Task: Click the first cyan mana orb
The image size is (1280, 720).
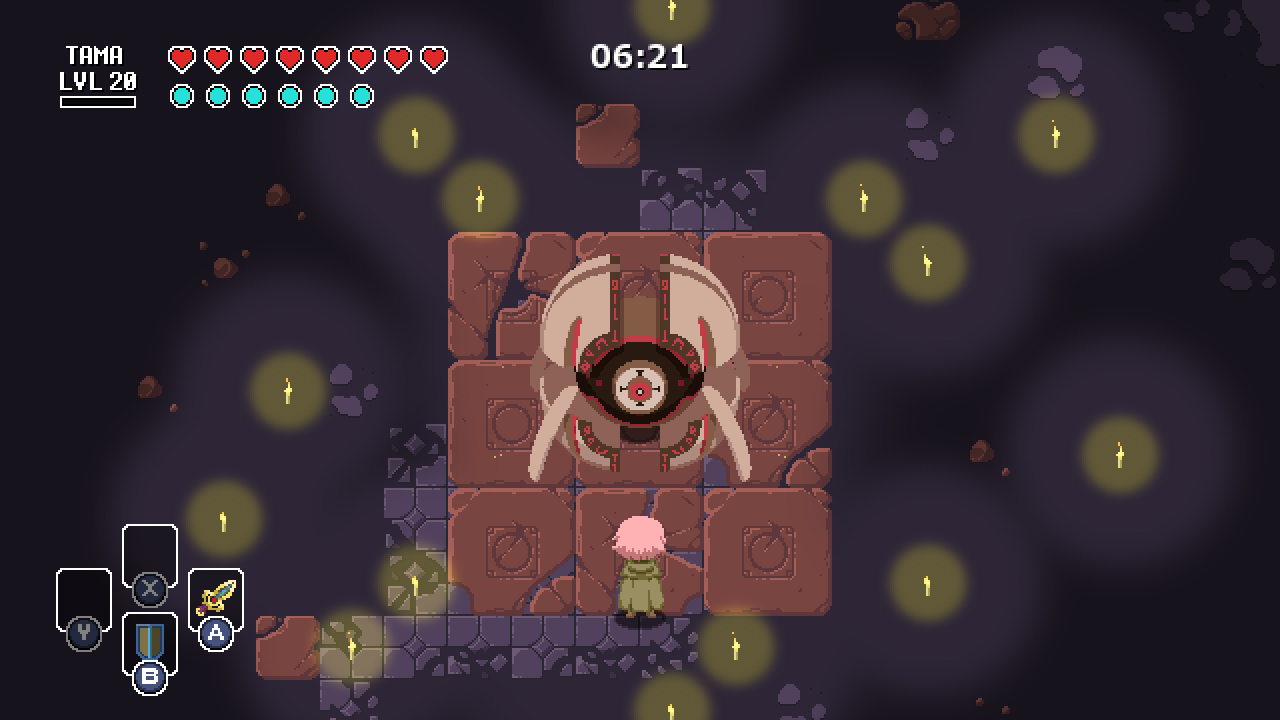Action: click(x=180, y=97)
